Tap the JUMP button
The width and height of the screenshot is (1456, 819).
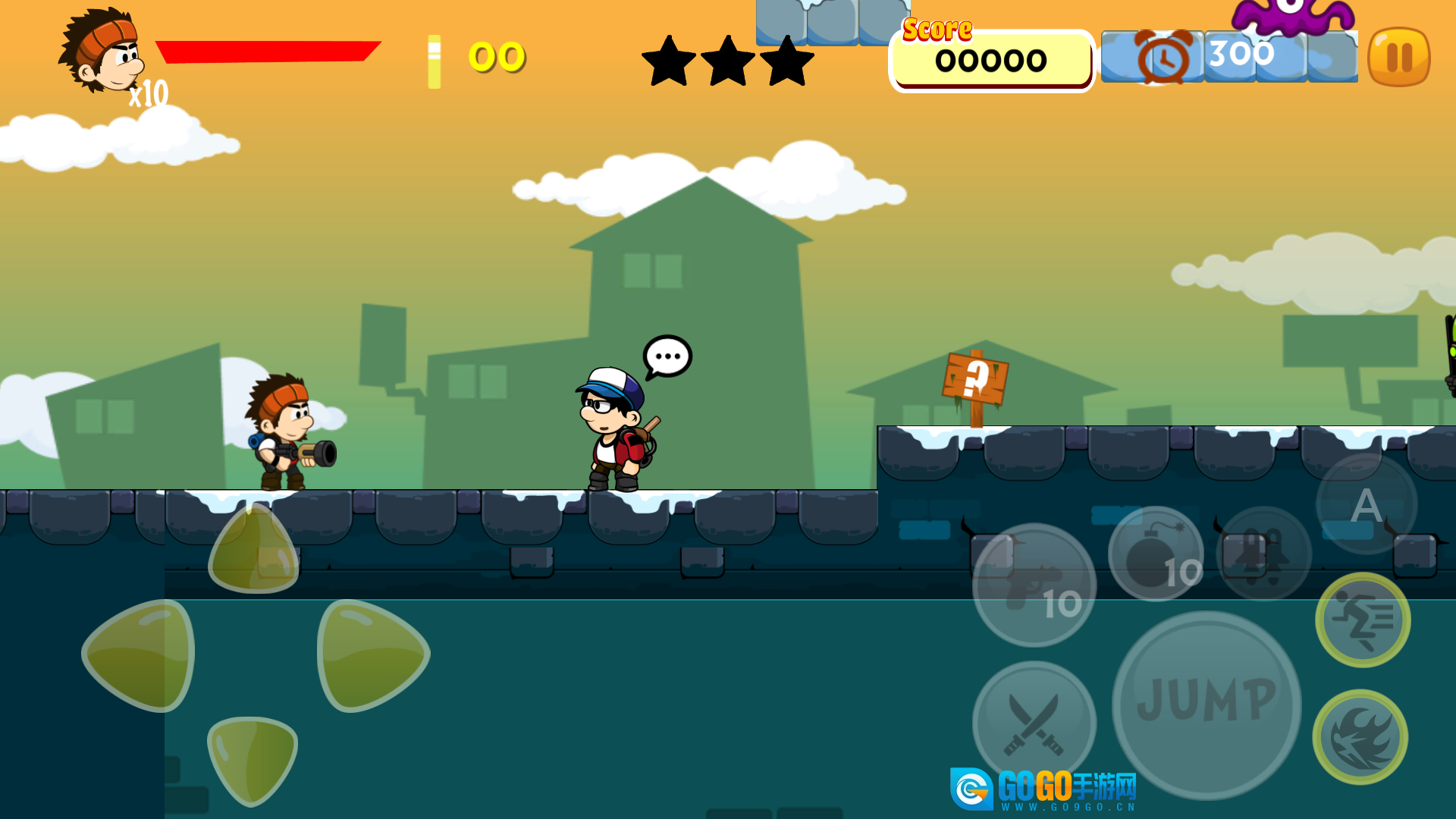(x=1206, y=704)
